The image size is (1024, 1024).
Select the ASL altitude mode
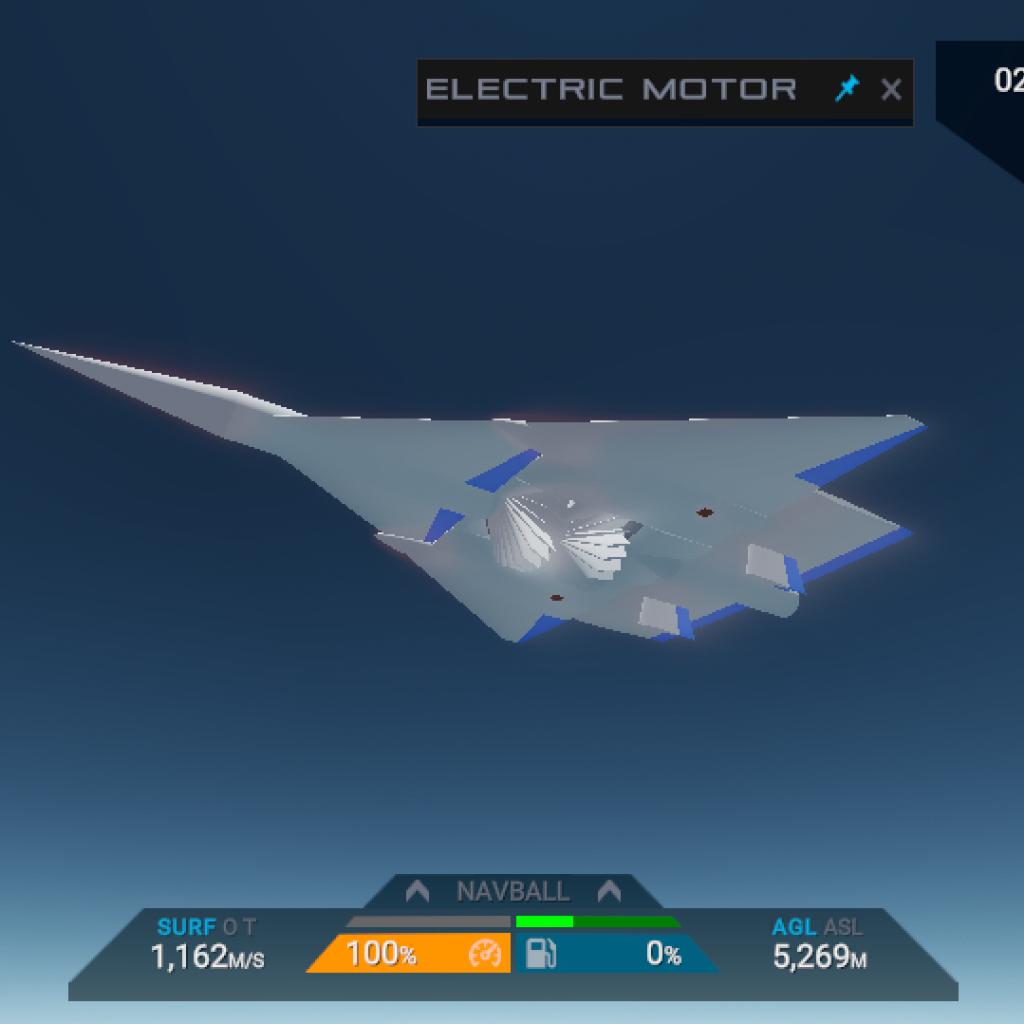[x=842, y=927]
